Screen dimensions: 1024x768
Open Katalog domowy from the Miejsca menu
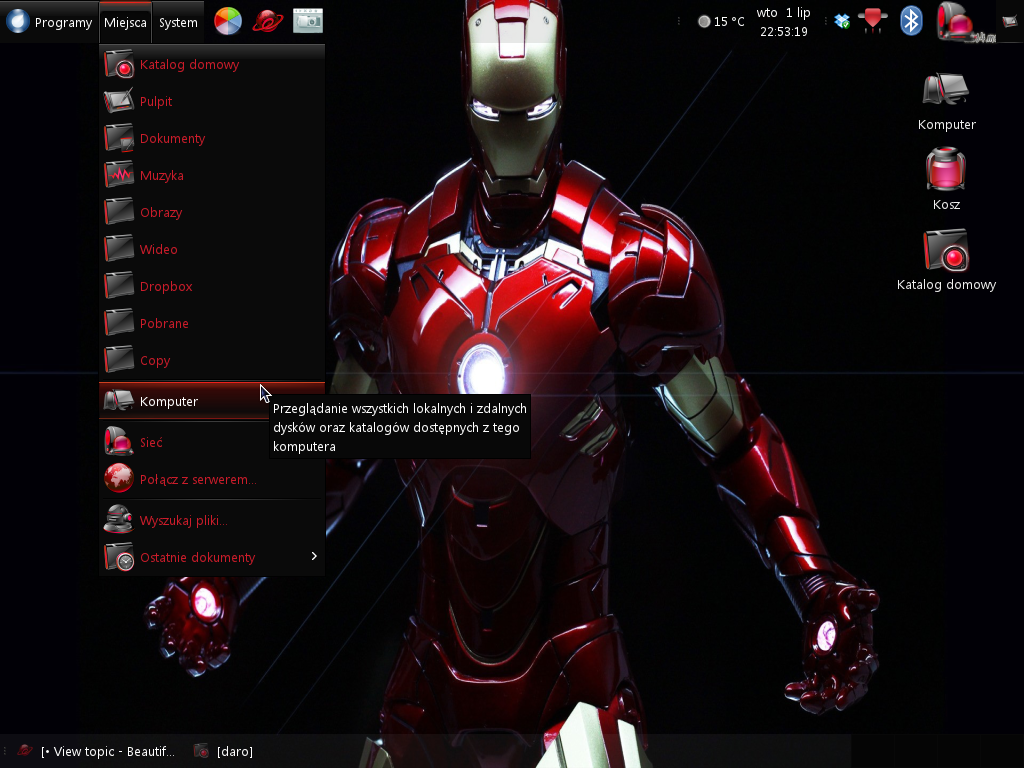click(189, 65)
